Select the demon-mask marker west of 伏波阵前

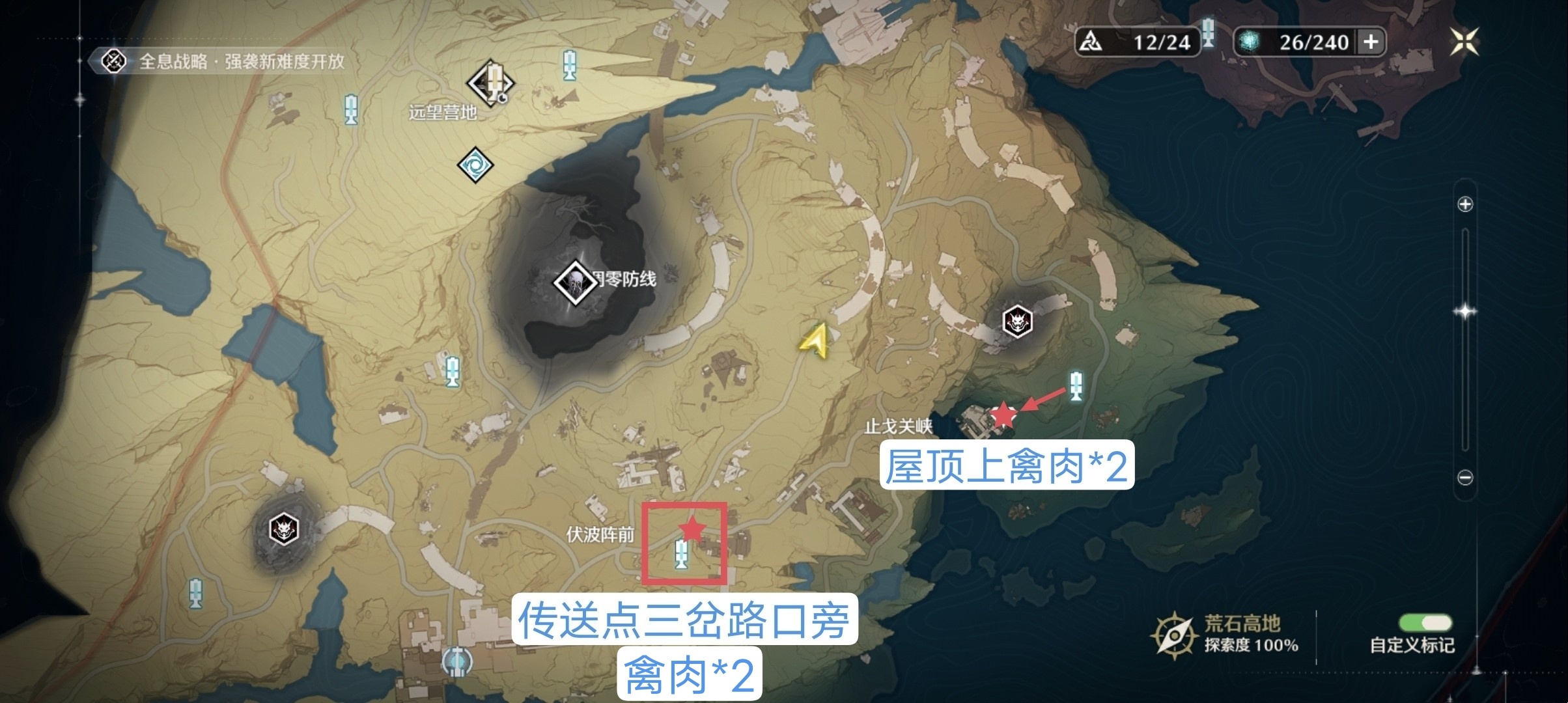point(284,529)
